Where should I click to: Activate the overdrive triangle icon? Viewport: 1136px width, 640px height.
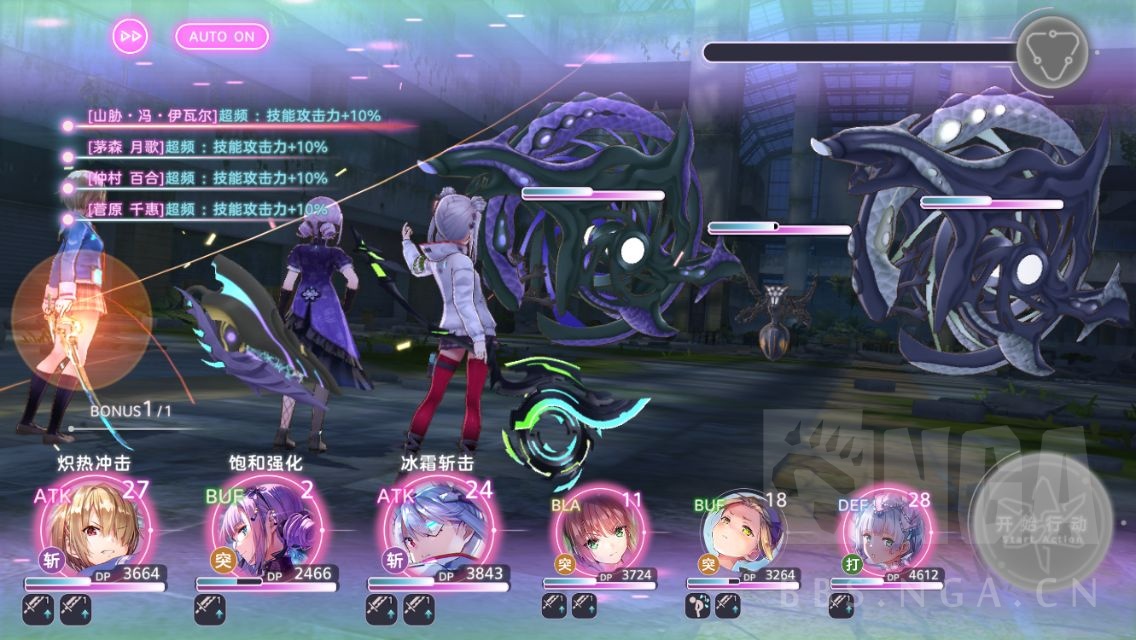click(1051, 51)
